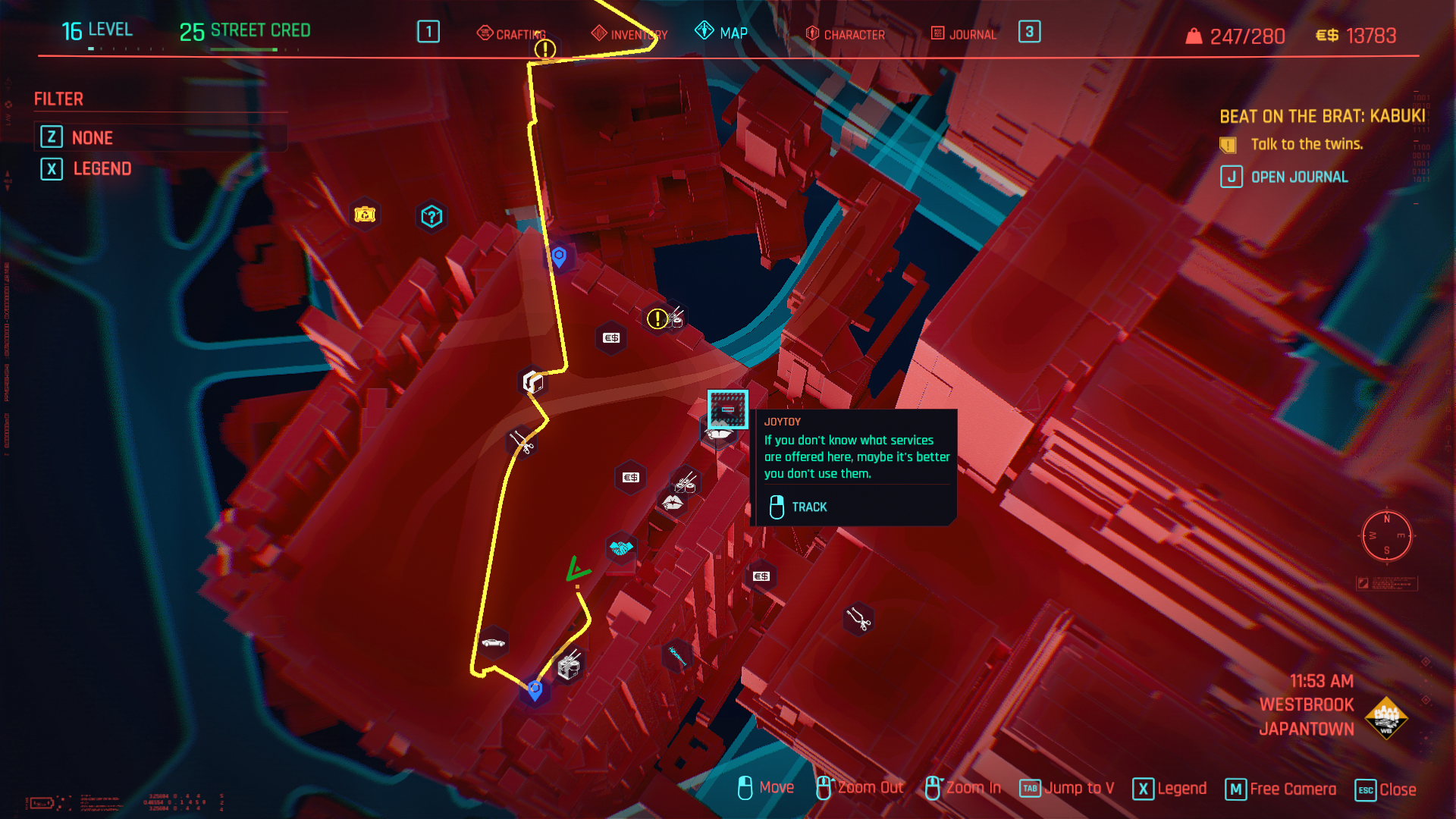Toggle map filter to NONE
Viewport: 1456px width, 819px height.
point(92,137)
